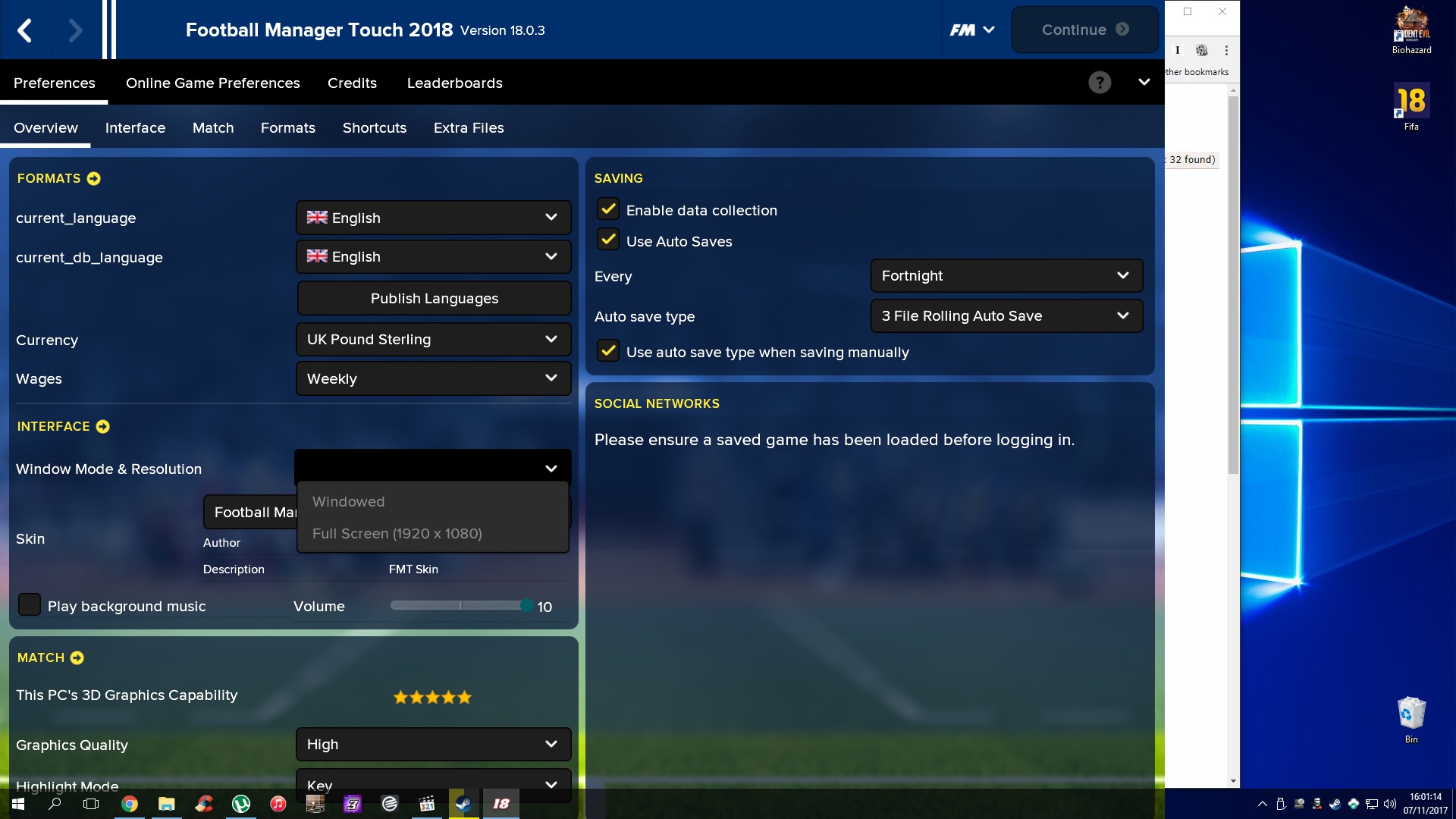
Task: Click the MATCH section arrow
Action: coord(78,658)
